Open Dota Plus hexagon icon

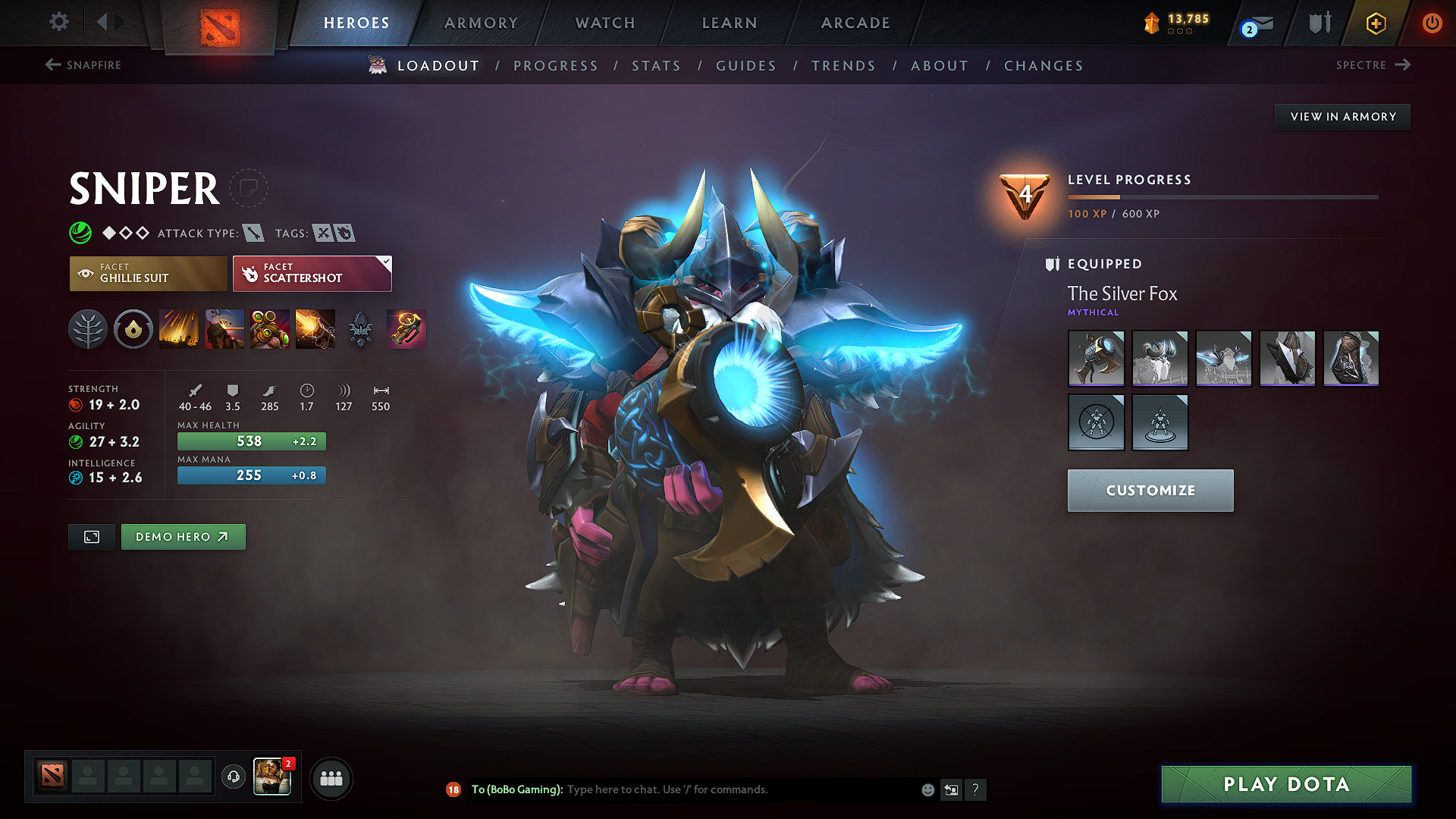pos(1375,23)
